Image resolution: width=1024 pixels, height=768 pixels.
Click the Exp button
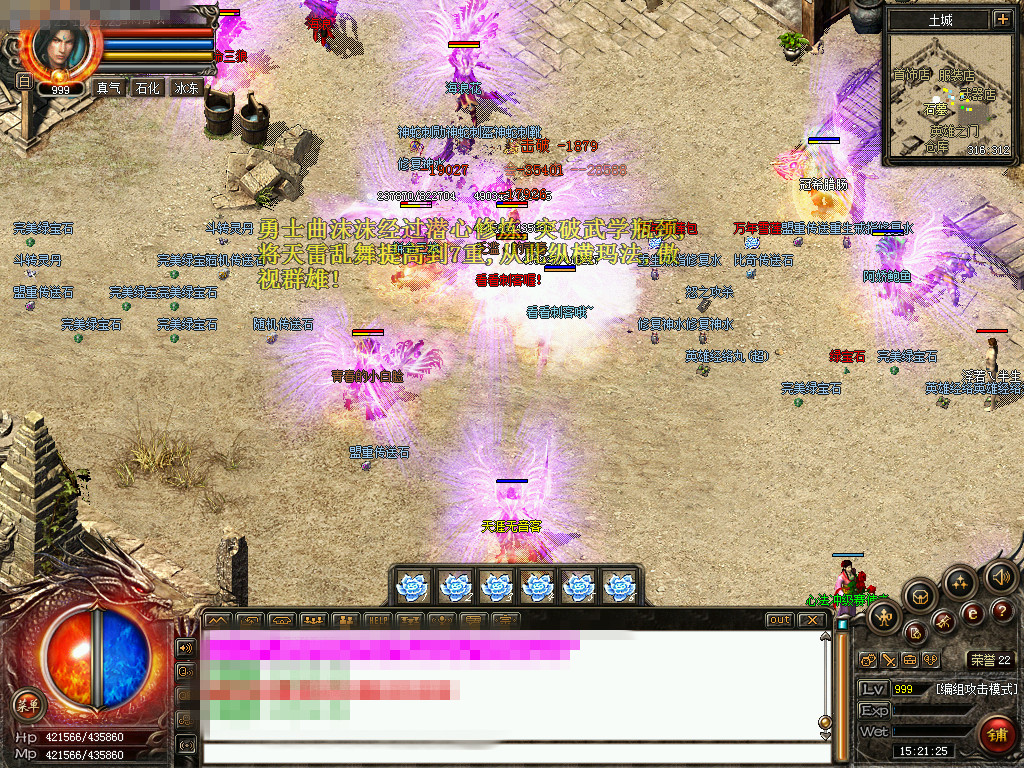pyautogui.click(x=873, y=710)
